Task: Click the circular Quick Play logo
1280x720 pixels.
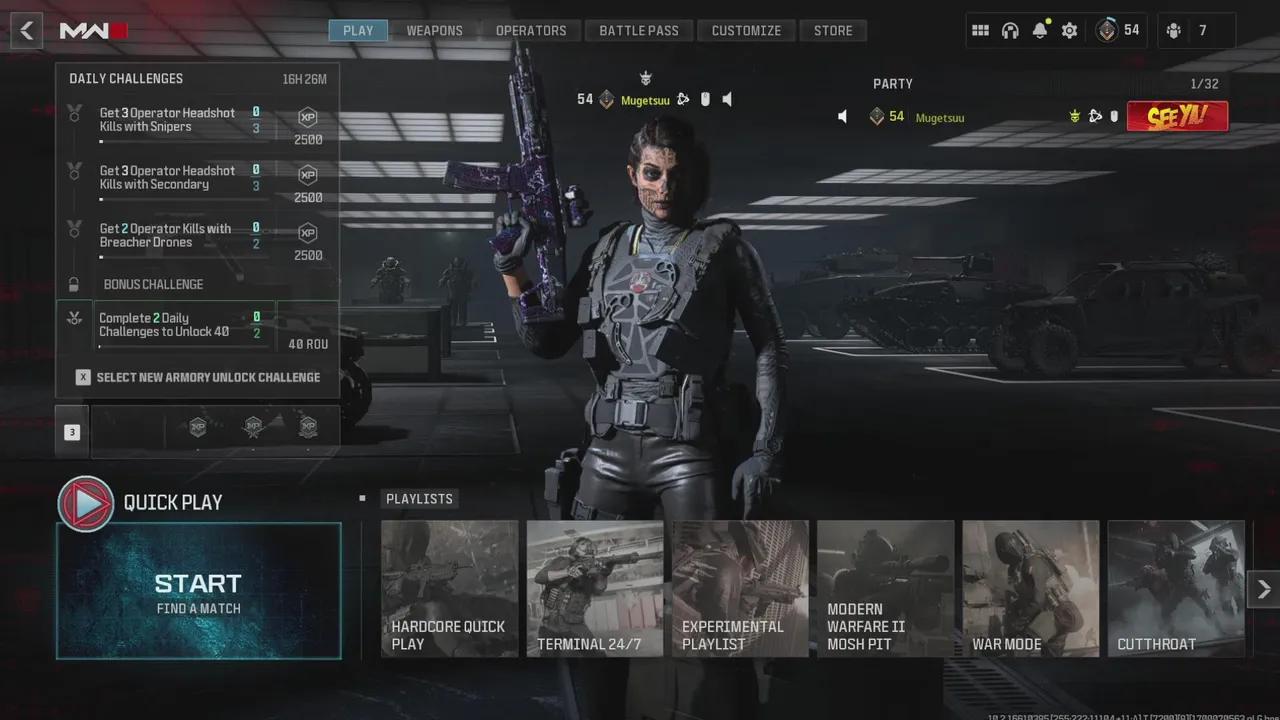Action: click(x=85, y=503)
